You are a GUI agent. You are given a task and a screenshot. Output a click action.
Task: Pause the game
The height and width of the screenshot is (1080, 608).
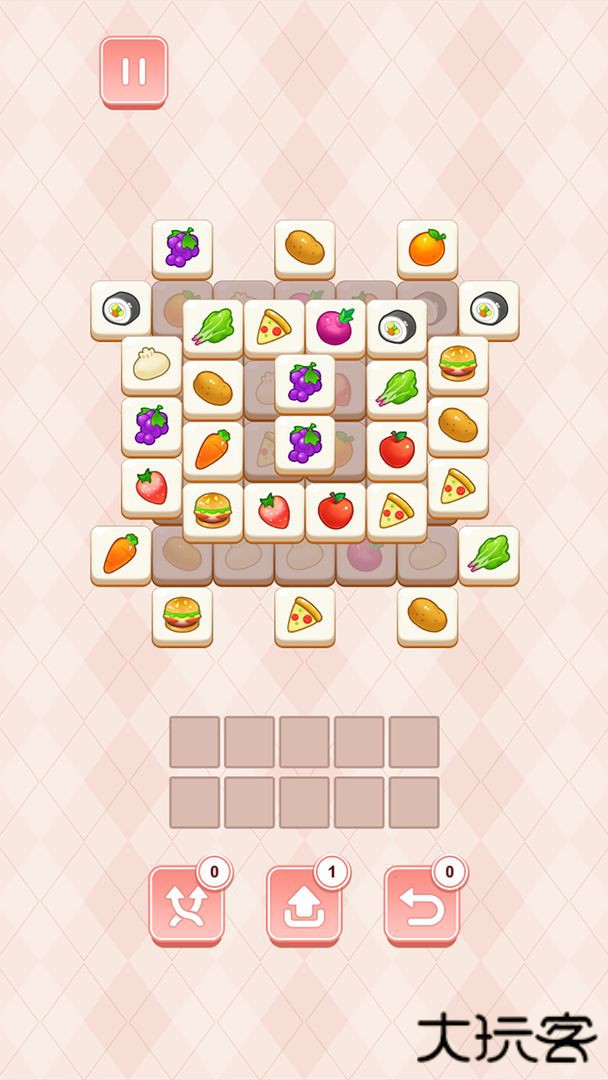[x=134, y=71]
